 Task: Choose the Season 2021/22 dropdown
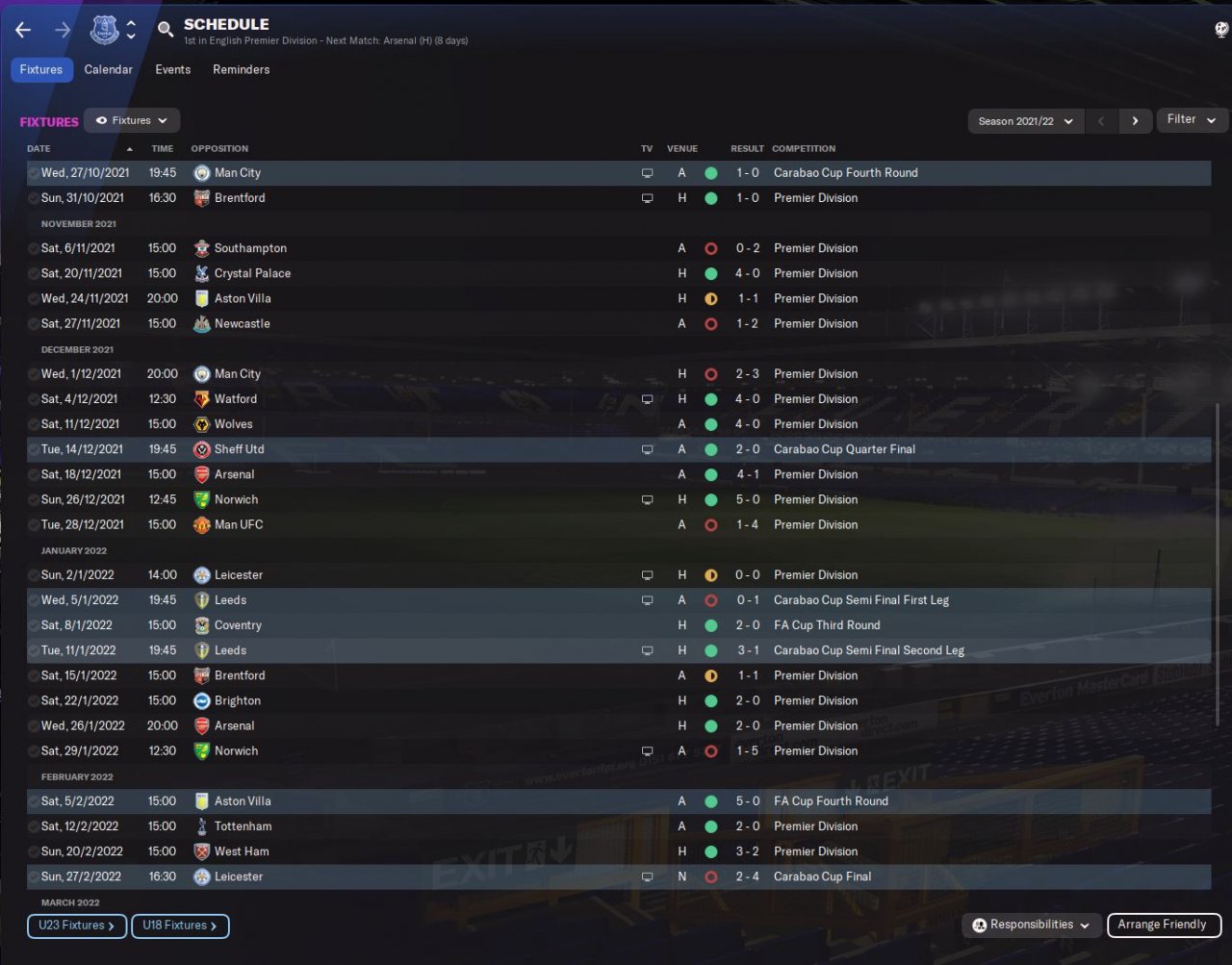click(x=1025, y=121)
